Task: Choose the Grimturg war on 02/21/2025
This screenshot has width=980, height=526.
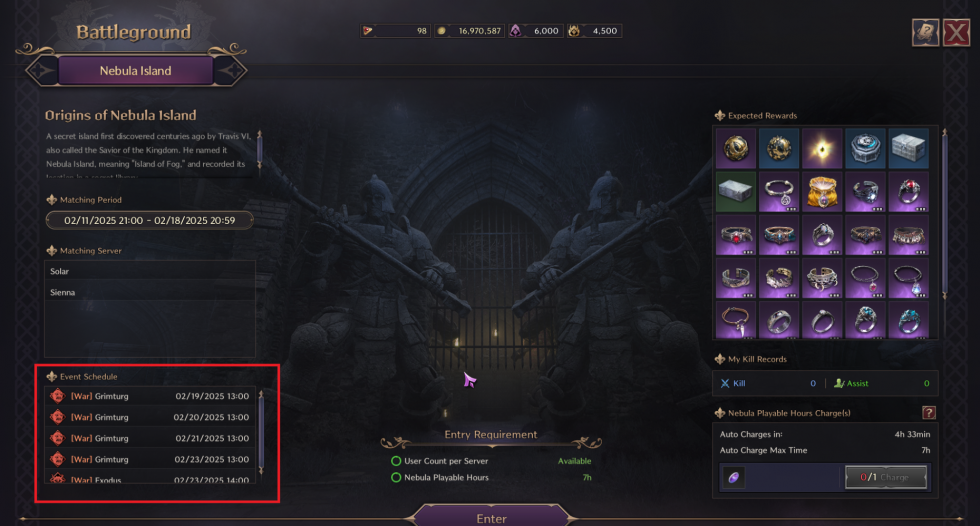Action: pyautogui.click(x=150, y=438)
